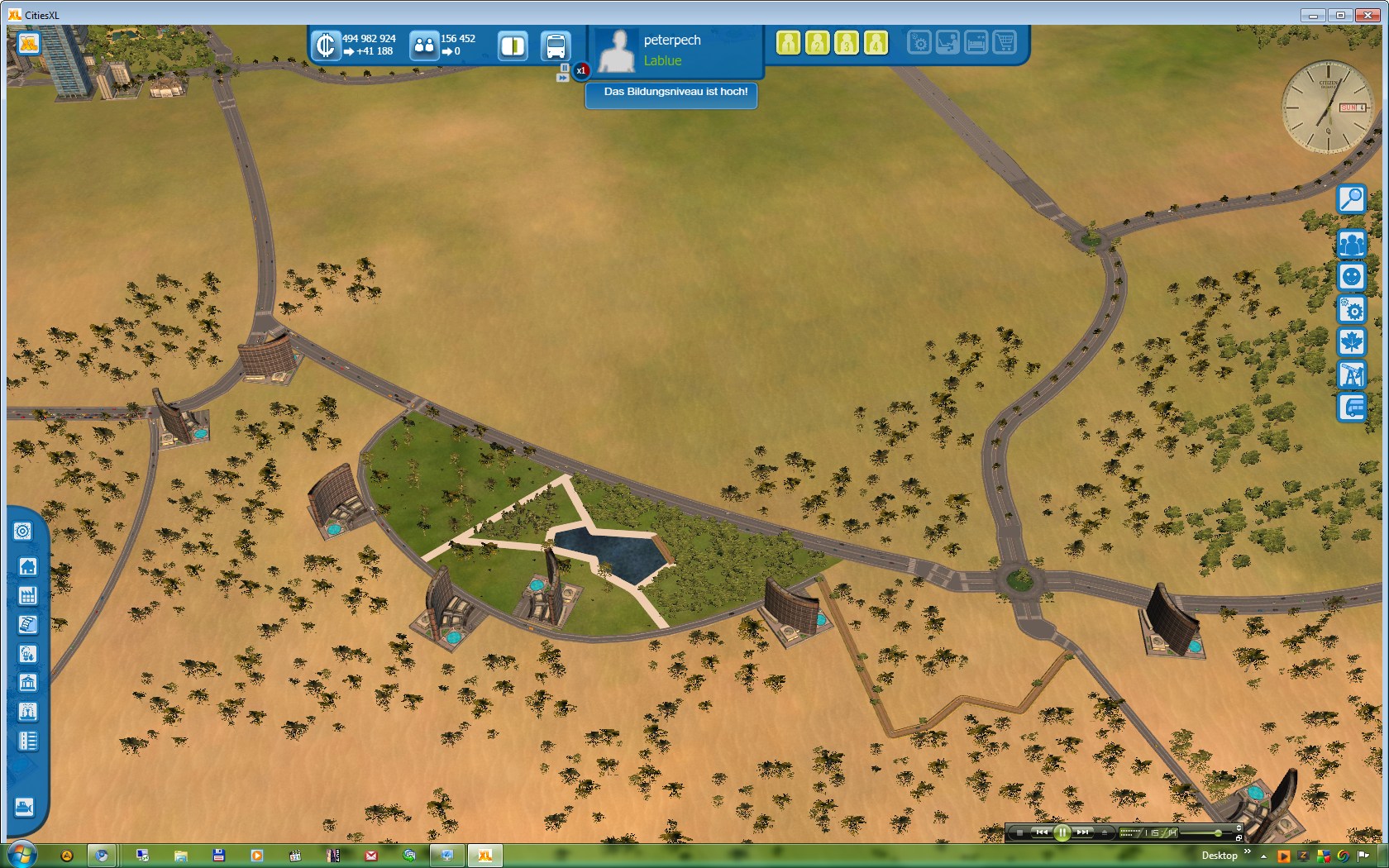
Task: Open the oil derrick resources overlay
Action: [1351, 375]
